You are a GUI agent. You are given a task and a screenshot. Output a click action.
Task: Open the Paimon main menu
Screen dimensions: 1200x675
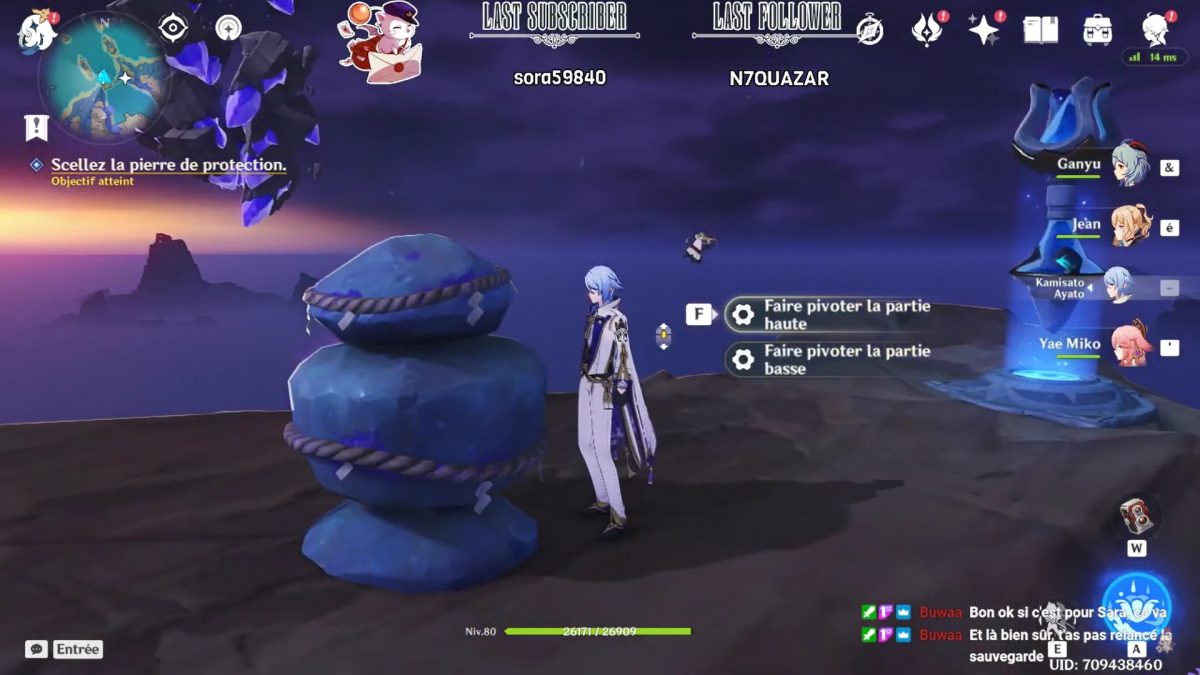[36, 32]
